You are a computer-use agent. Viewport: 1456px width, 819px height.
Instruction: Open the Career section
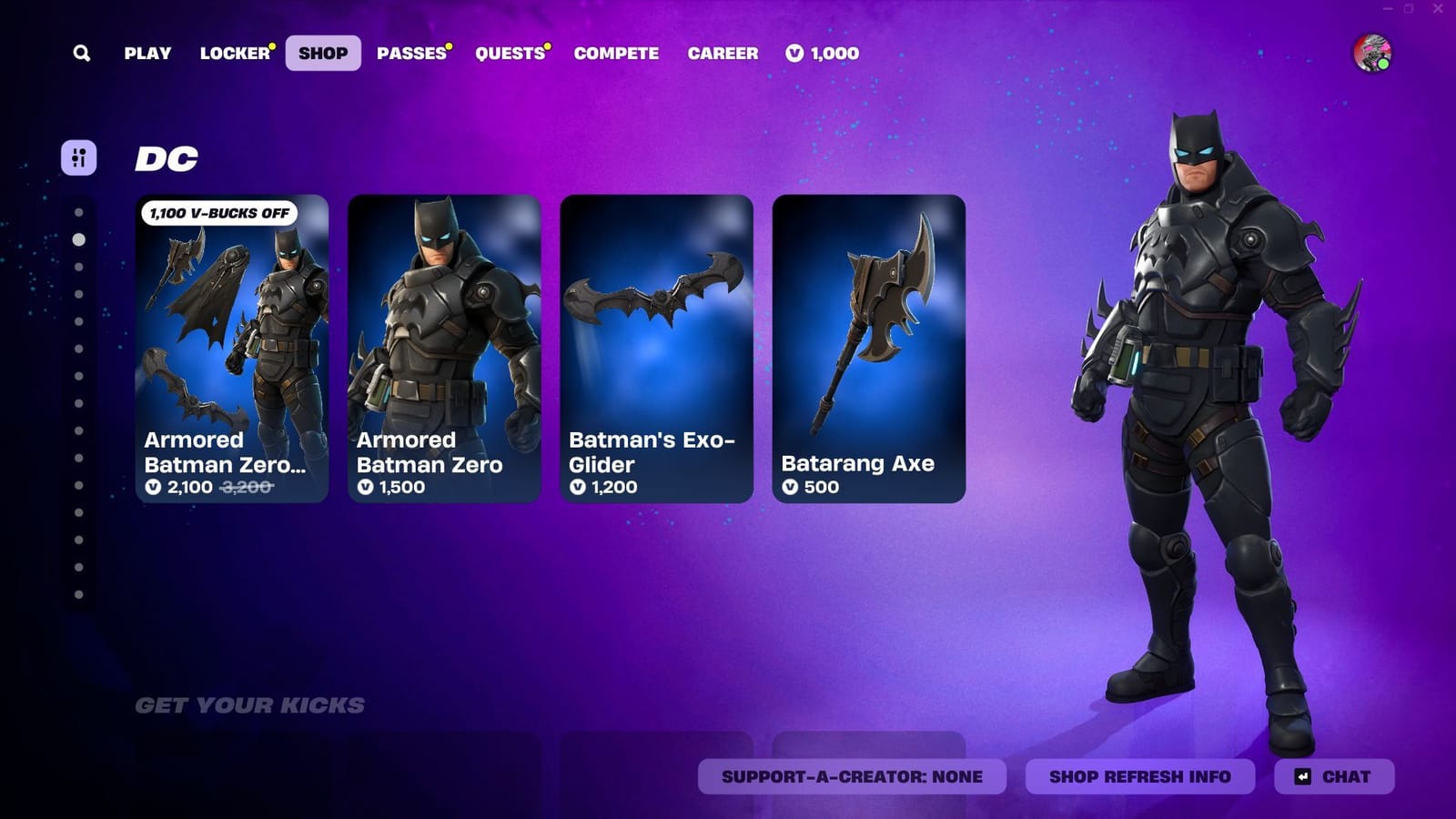[723, 54]
